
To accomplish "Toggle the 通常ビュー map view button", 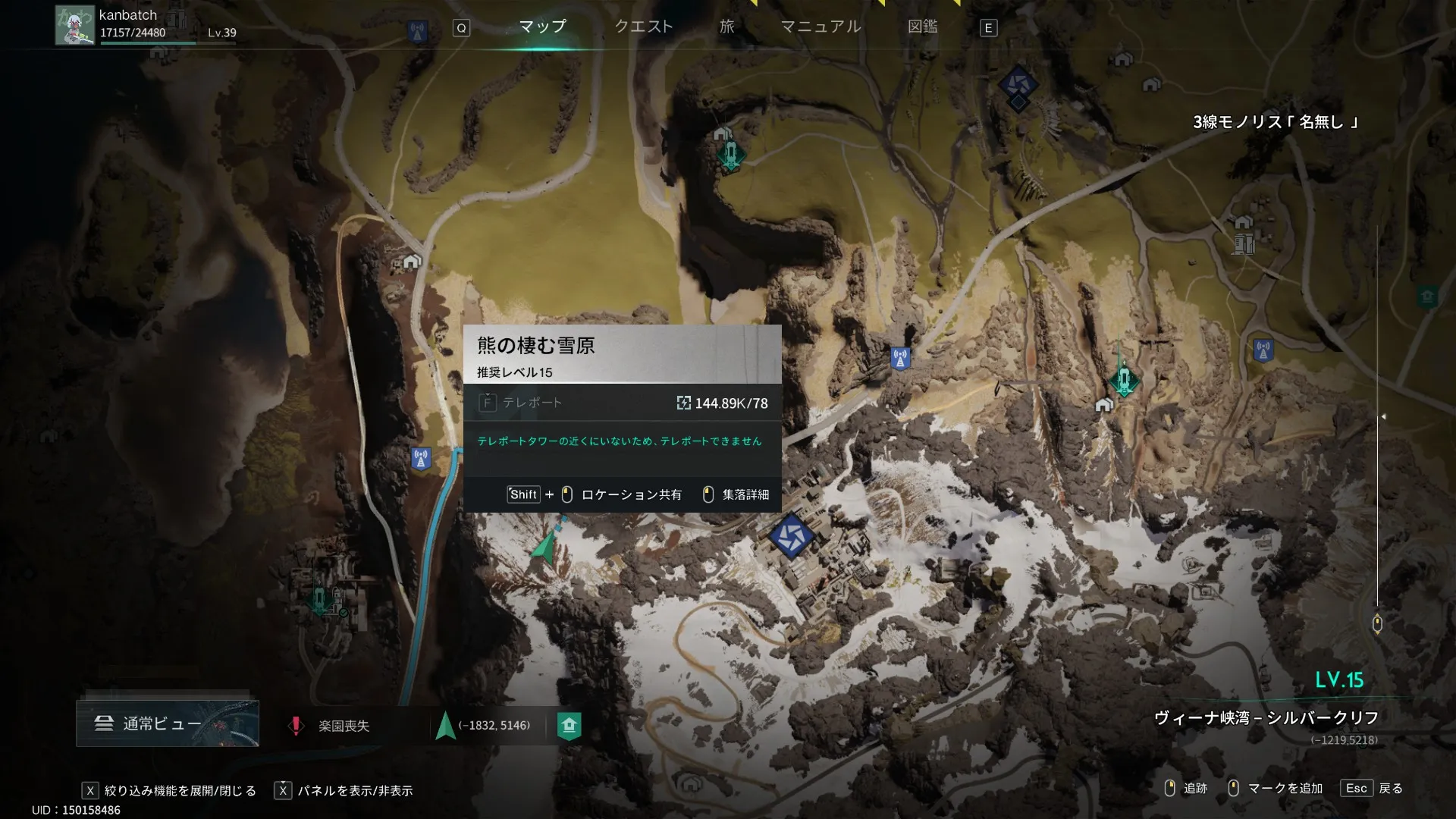I will click(x=168, y=723).
